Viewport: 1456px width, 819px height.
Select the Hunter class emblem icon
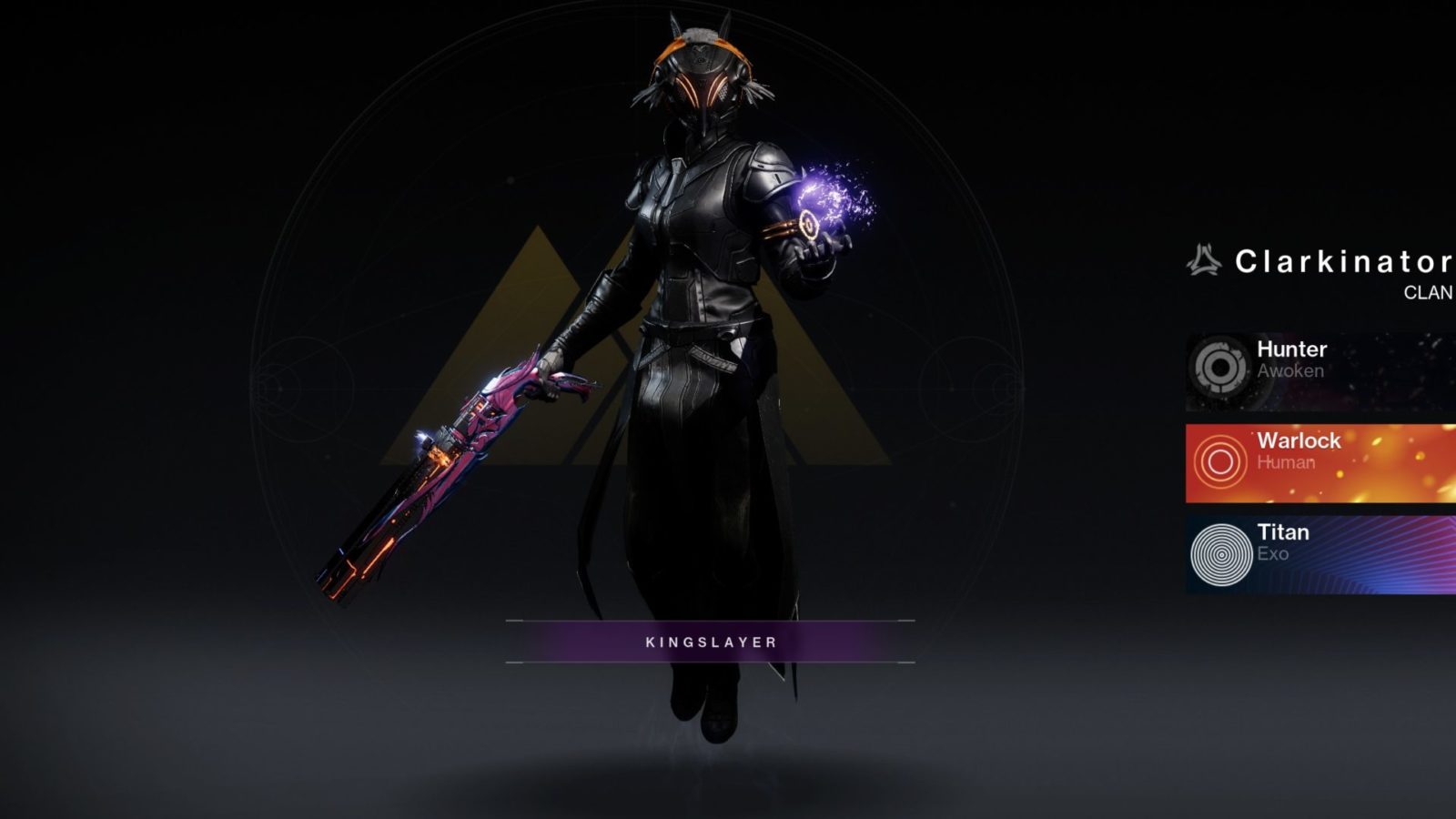1219,369
